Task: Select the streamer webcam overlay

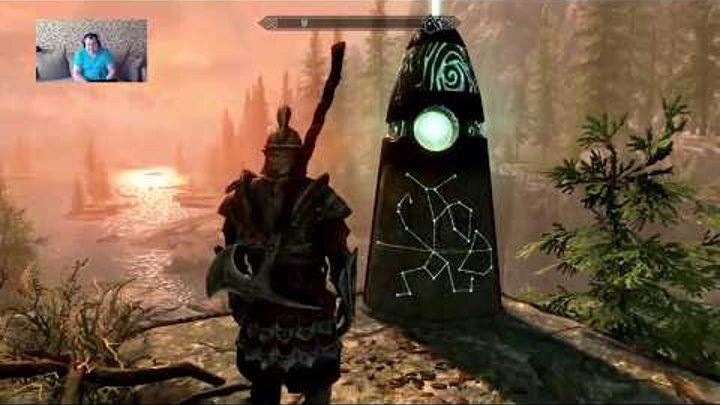Action: point(91,51)
